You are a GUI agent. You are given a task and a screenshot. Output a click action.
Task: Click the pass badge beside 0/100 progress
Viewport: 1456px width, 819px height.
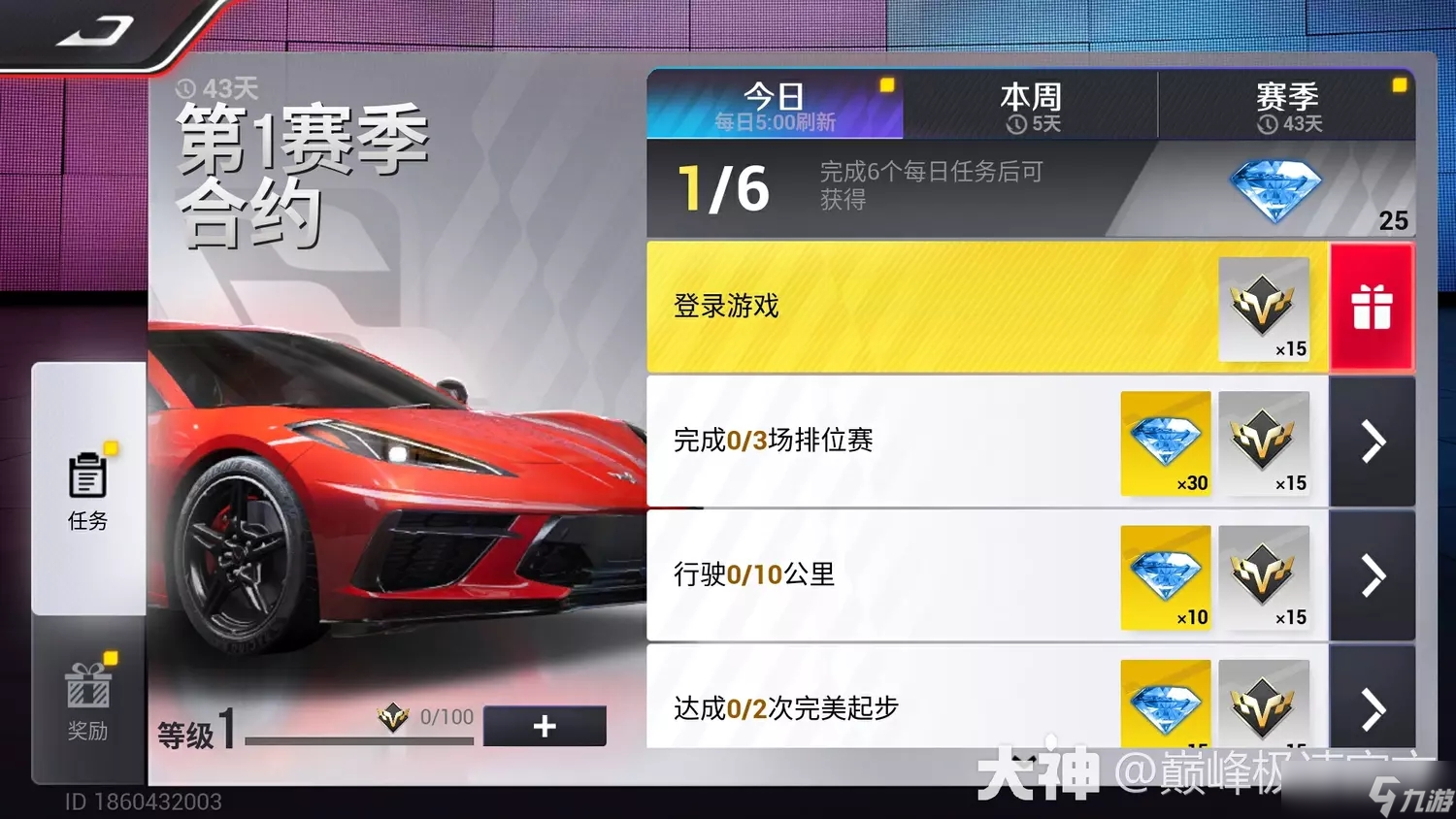392,717
